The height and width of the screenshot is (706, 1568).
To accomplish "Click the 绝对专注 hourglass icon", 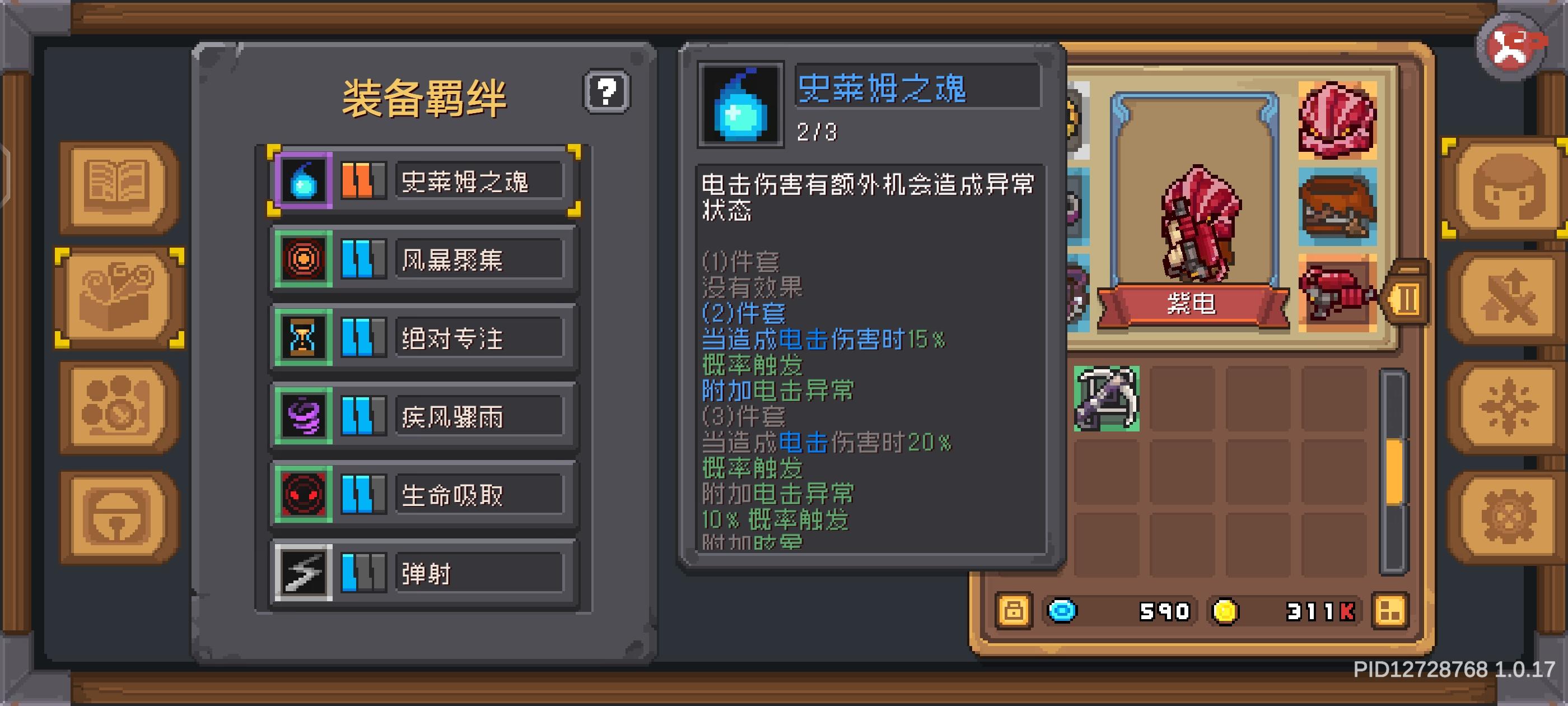I will coord(304,337).
